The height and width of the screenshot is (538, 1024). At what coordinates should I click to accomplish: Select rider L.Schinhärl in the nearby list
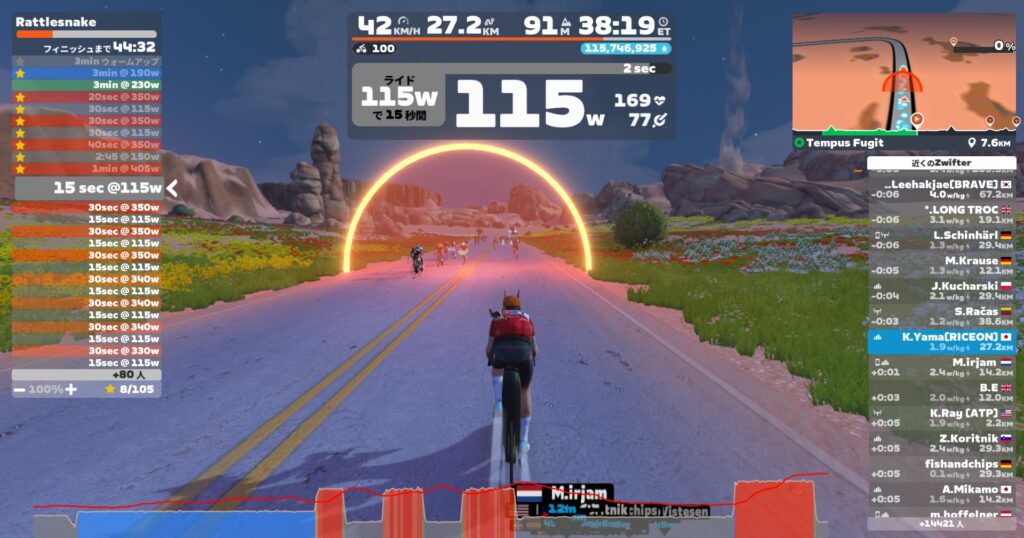click(x=941, y=236)
